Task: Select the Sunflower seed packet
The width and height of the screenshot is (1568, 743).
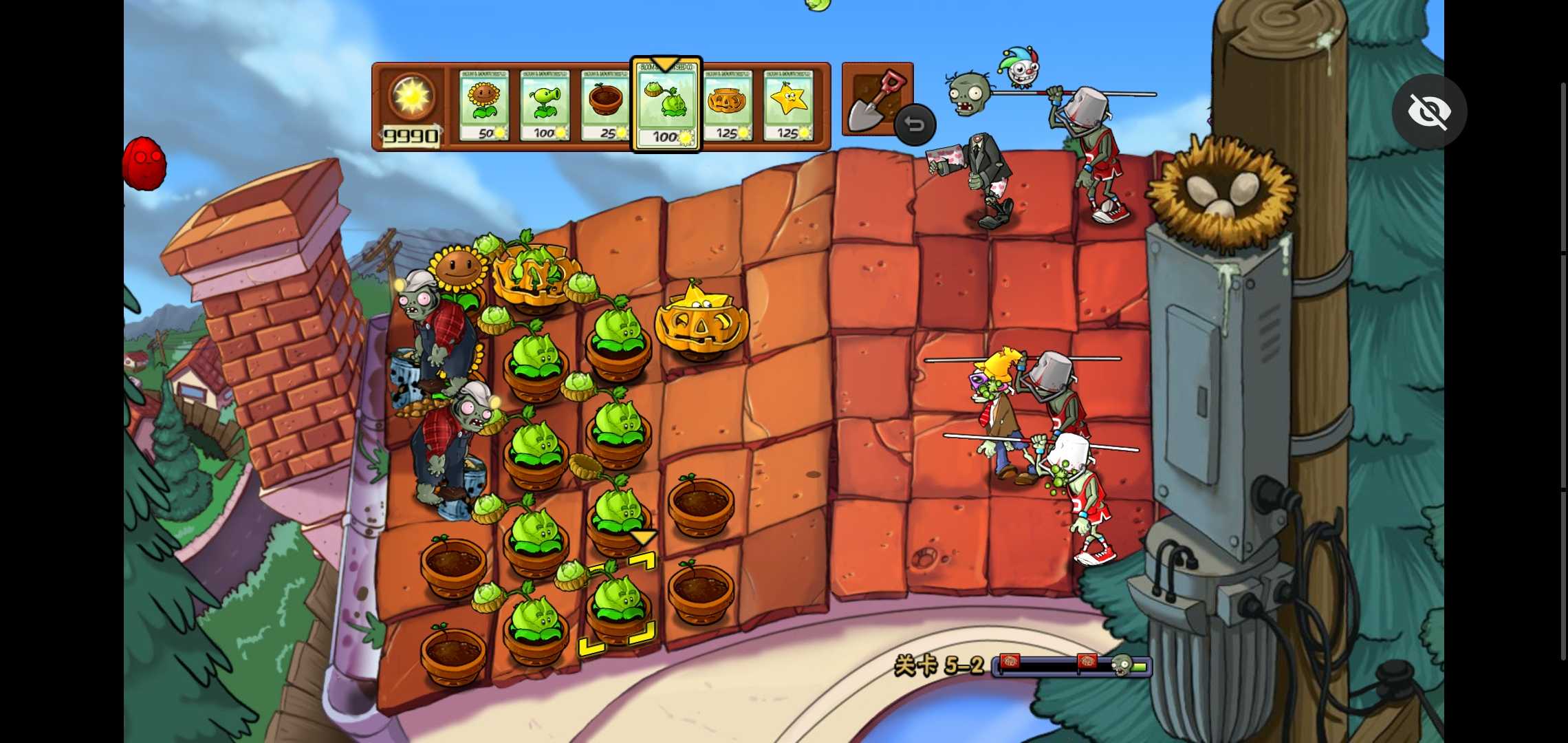Action: [484, 105]
